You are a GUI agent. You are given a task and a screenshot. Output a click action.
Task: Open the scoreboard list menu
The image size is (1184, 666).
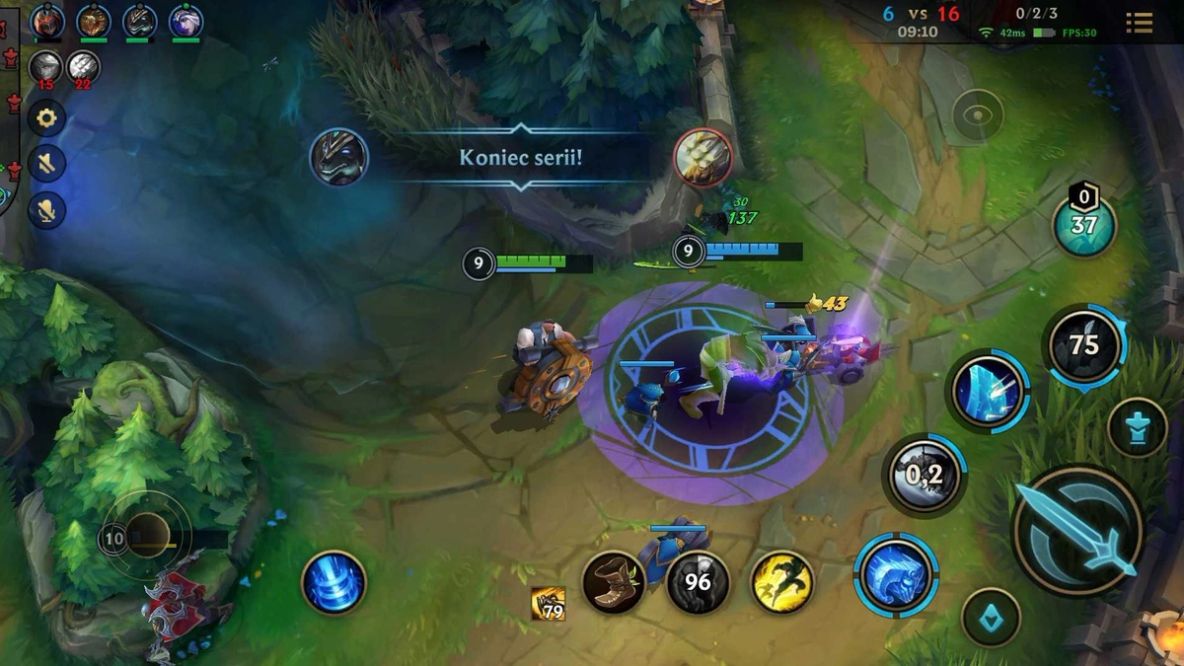click(x=1139, y=22)
